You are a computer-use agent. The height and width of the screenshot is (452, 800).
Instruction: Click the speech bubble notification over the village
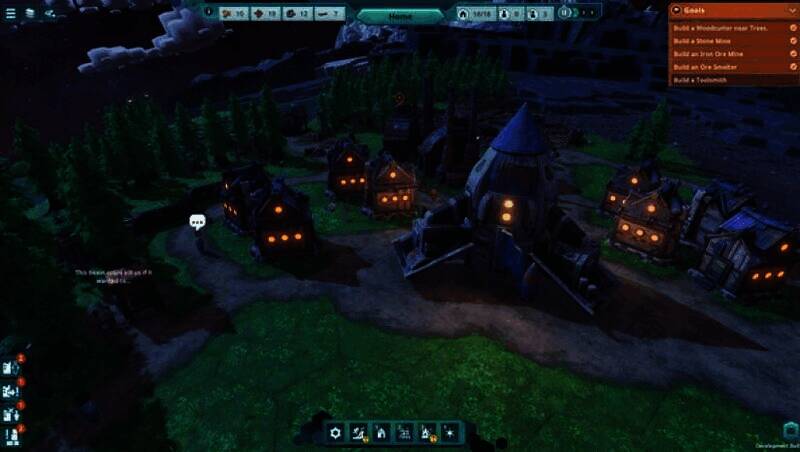click(197, 221)
